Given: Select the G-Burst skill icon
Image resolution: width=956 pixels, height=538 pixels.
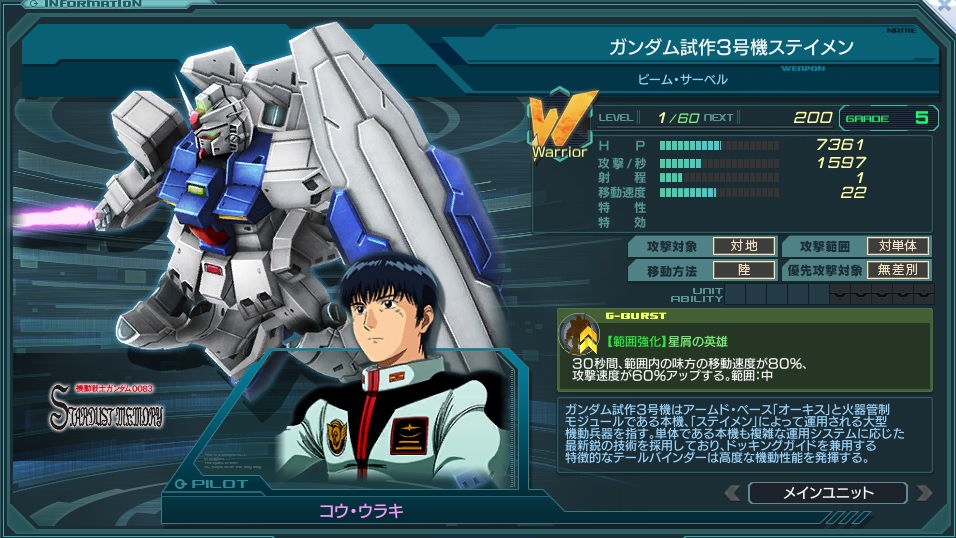Looking at the screenshot, I should pos(577,335).
